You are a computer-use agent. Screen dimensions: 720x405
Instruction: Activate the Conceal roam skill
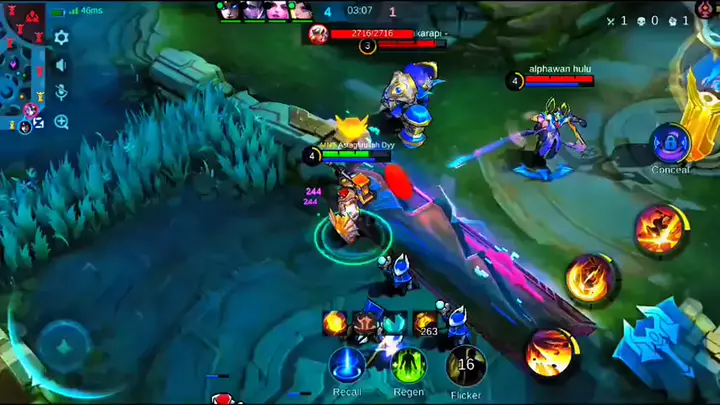pyautogui.click(x=669, y=143)
